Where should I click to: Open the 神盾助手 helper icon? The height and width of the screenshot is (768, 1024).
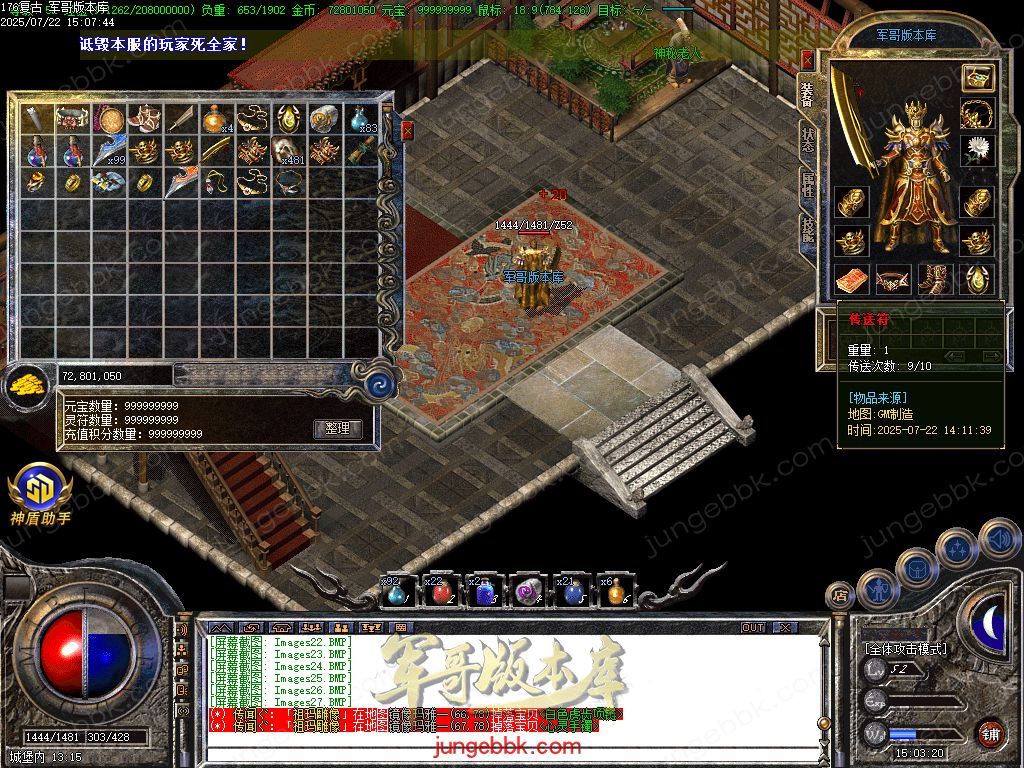[x=40, y=490]
